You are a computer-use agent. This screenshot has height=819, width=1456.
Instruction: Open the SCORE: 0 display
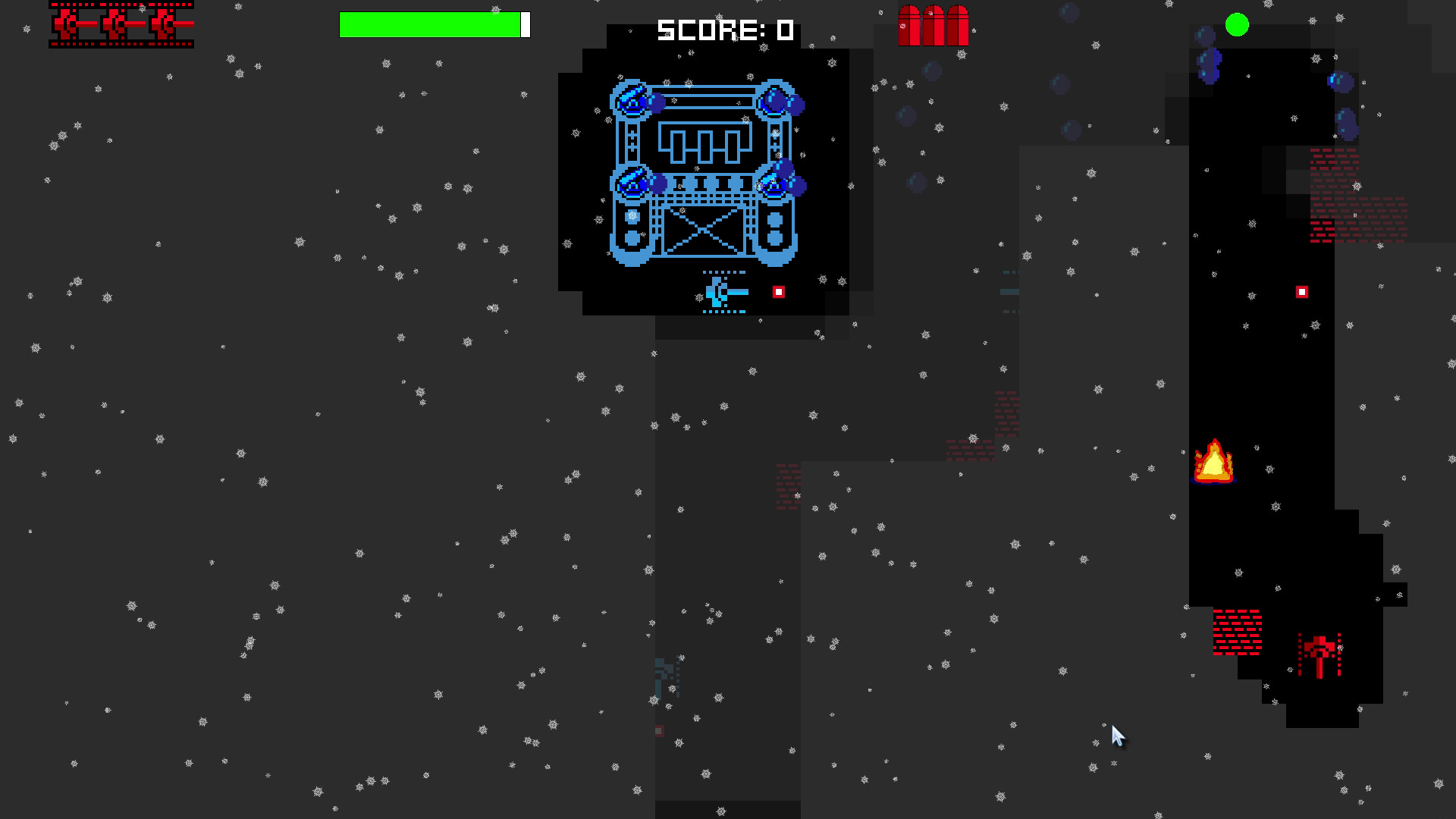724,30
